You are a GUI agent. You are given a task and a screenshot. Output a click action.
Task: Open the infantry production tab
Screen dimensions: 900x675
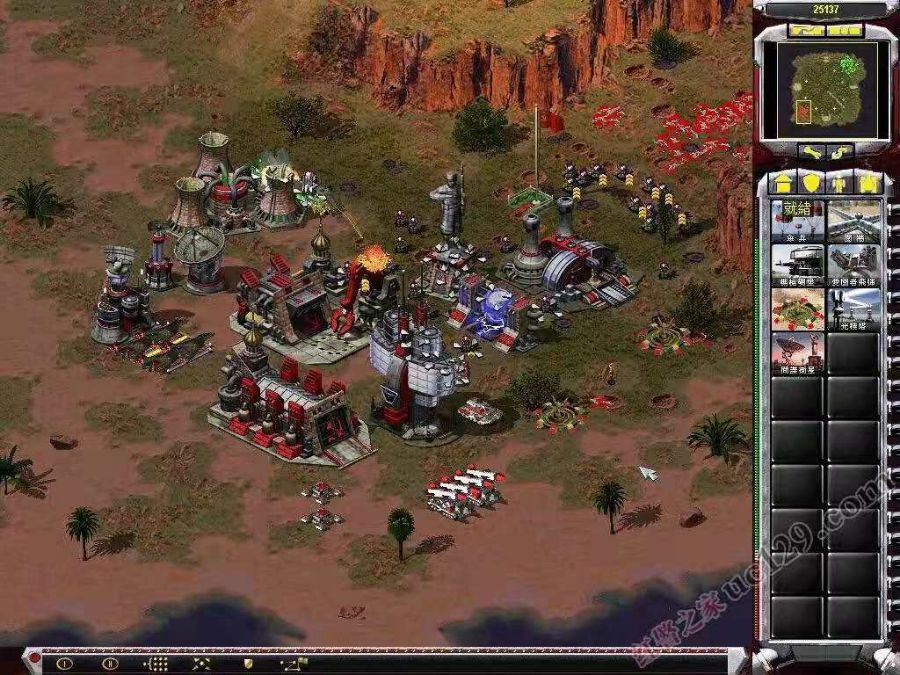point(840,183)
